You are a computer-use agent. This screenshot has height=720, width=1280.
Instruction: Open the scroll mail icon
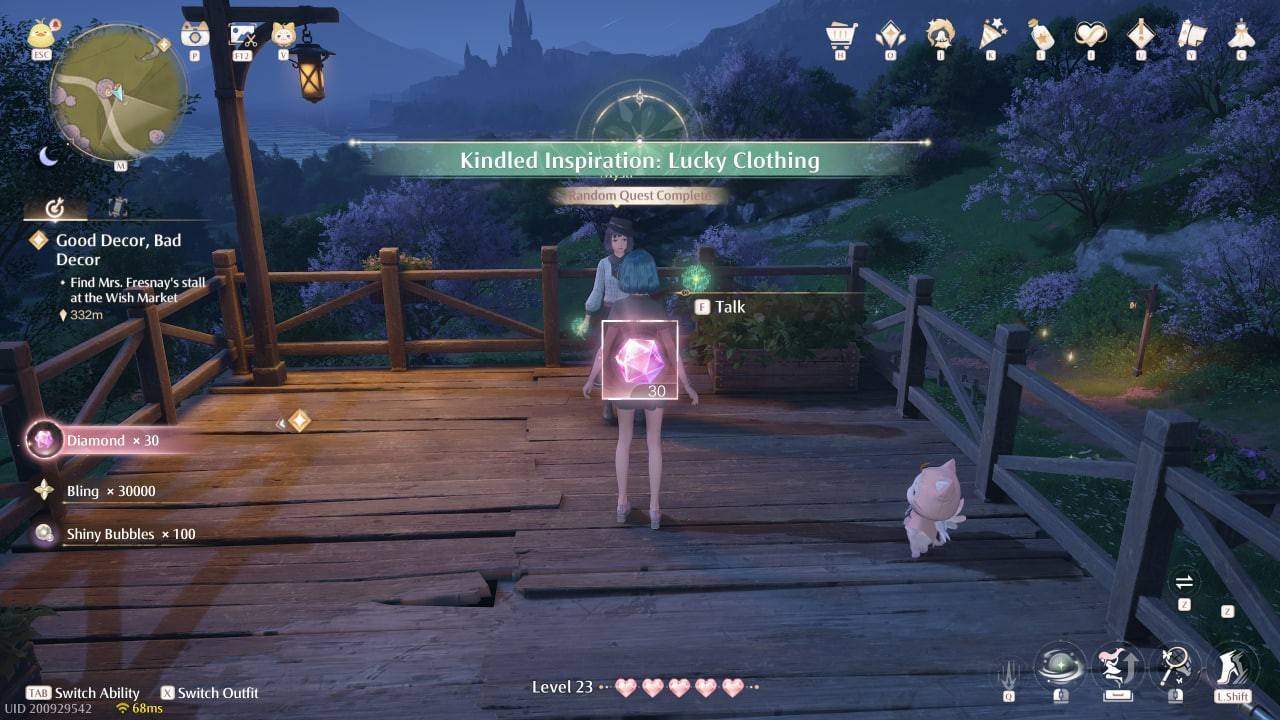click(x=1190, y=32)
